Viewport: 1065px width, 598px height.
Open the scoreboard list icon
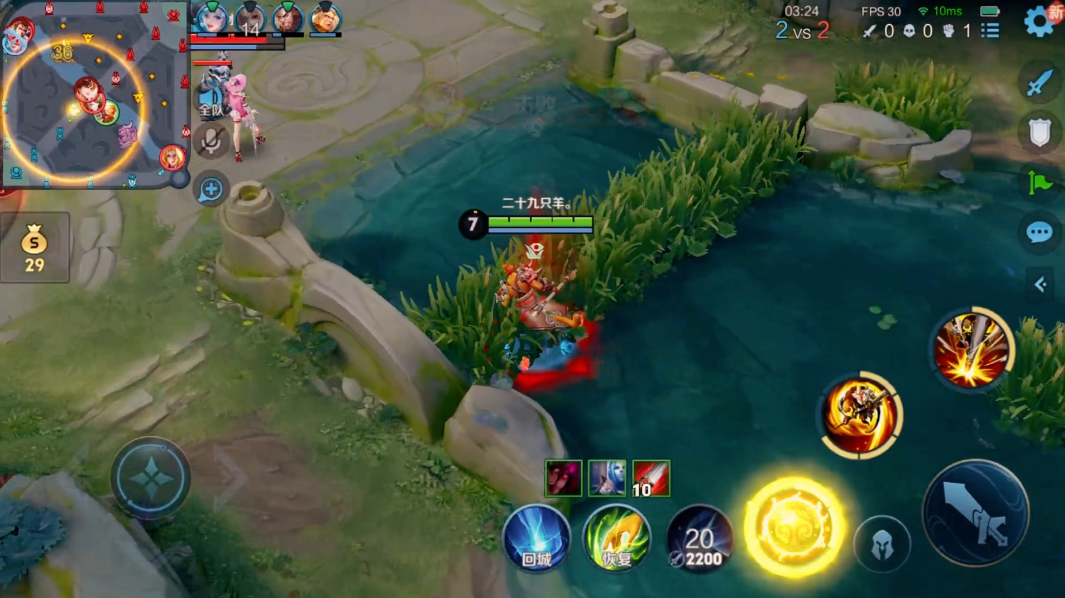pyautogui.click(x=990, y=31)
